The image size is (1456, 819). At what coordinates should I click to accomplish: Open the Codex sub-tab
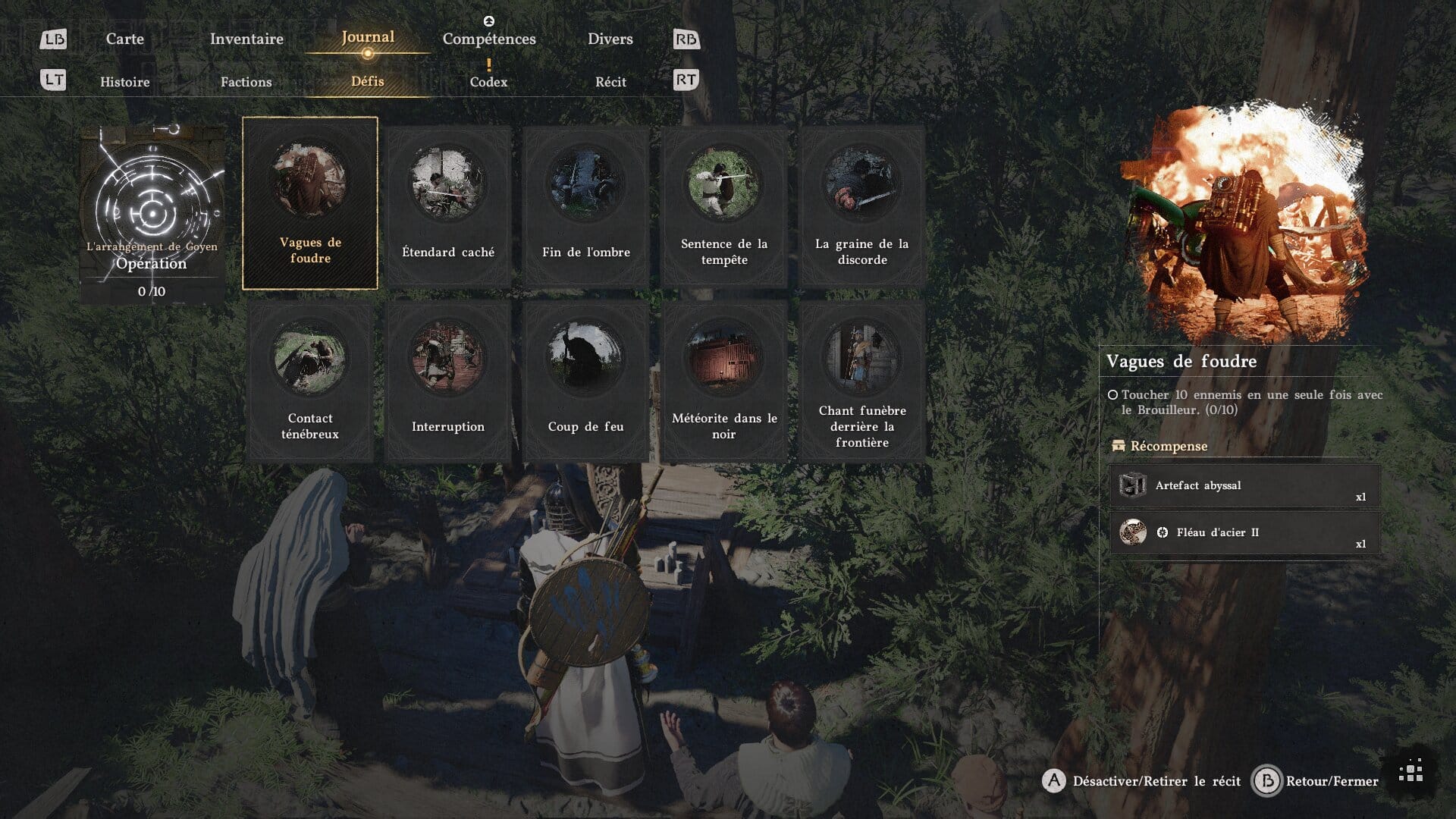[x=488, y=82]
